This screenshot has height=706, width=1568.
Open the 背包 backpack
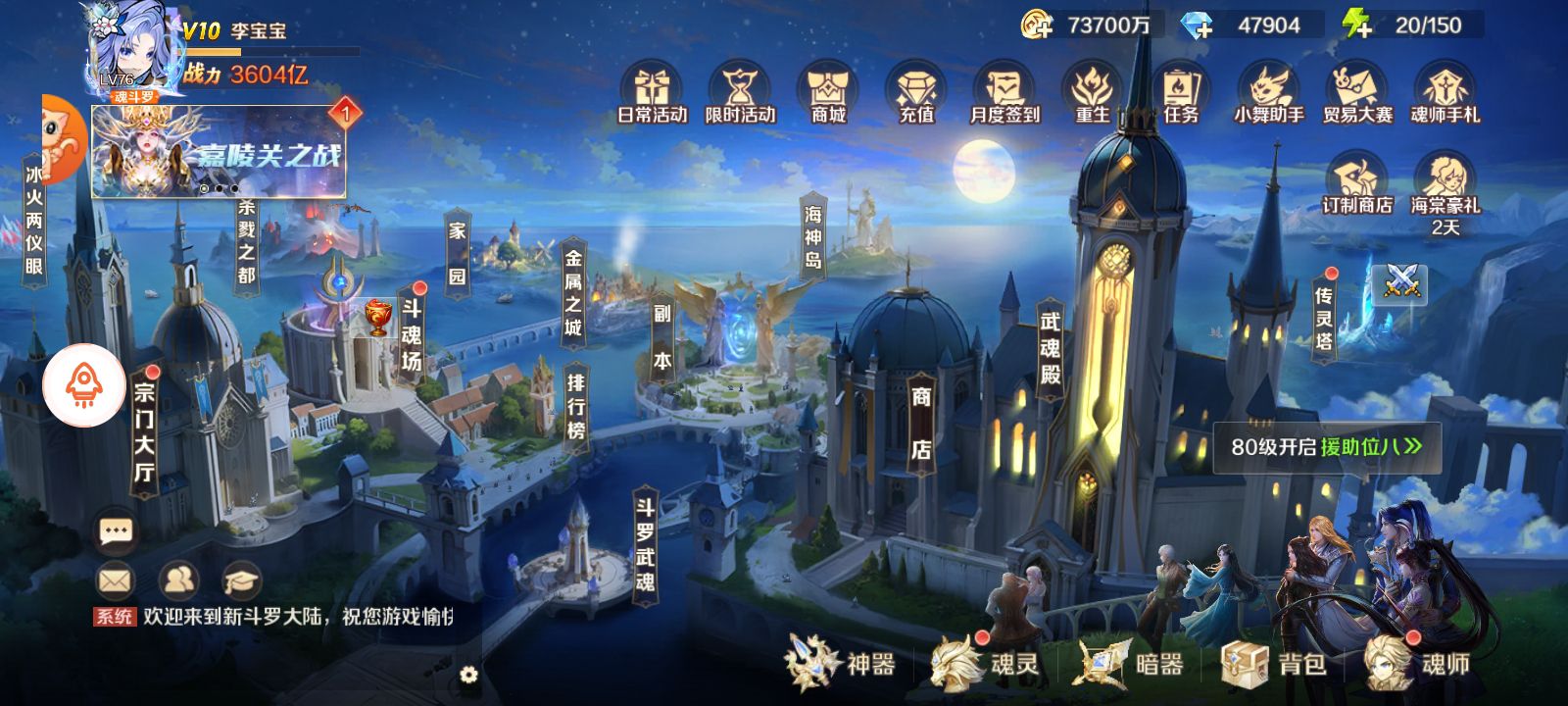[1275, 664]
